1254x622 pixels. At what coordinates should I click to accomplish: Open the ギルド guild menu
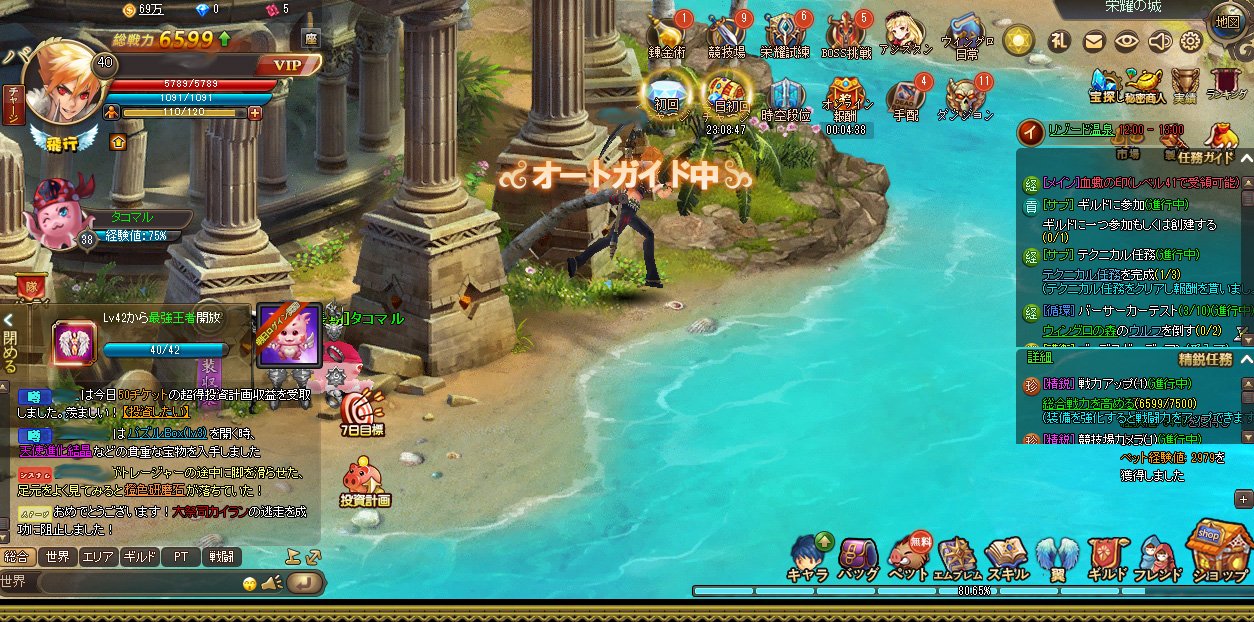[x=1105, y=558]
